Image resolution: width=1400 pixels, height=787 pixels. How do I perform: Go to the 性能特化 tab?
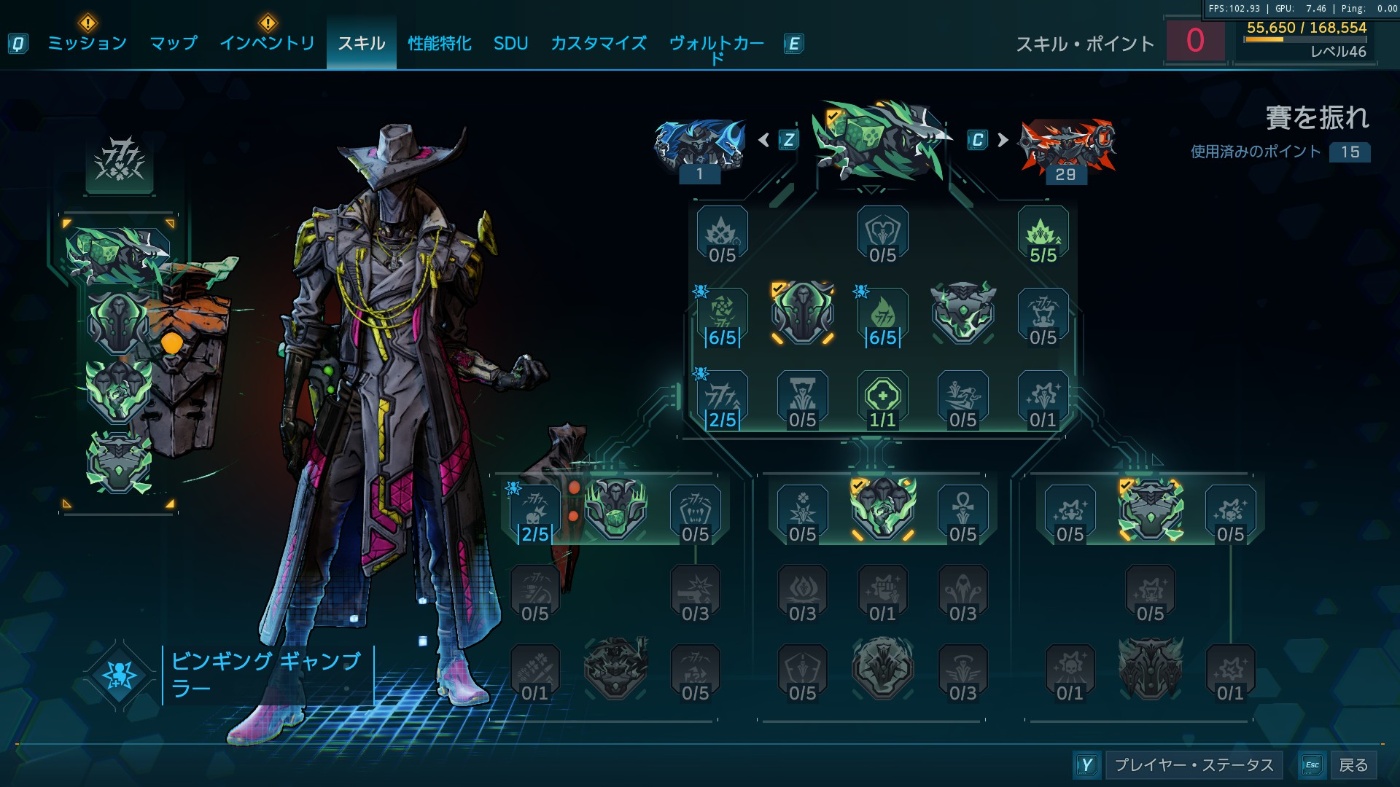click(x=439, y=43)
